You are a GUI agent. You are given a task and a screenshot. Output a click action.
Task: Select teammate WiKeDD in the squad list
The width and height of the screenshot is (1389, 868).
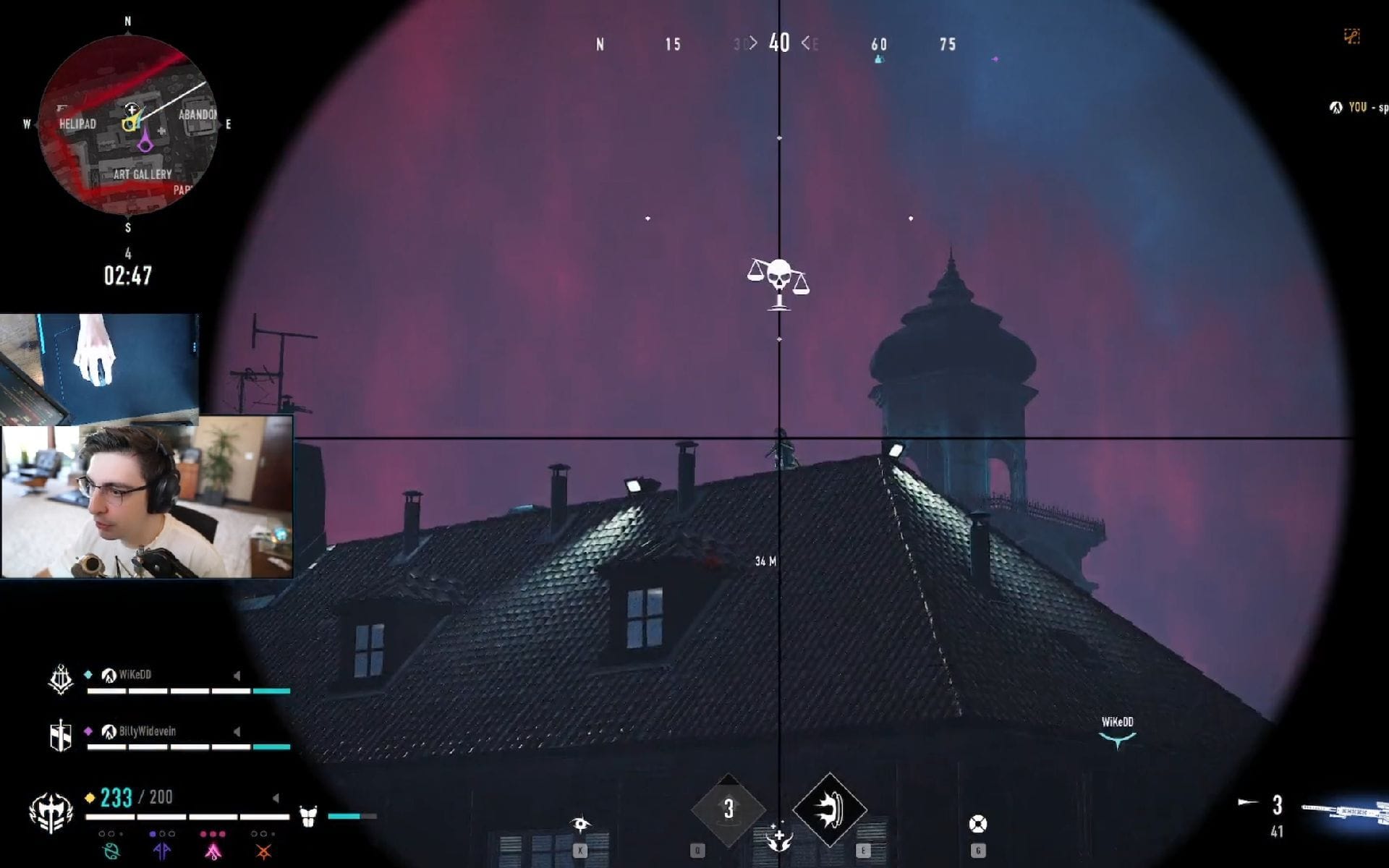(135, 675)
